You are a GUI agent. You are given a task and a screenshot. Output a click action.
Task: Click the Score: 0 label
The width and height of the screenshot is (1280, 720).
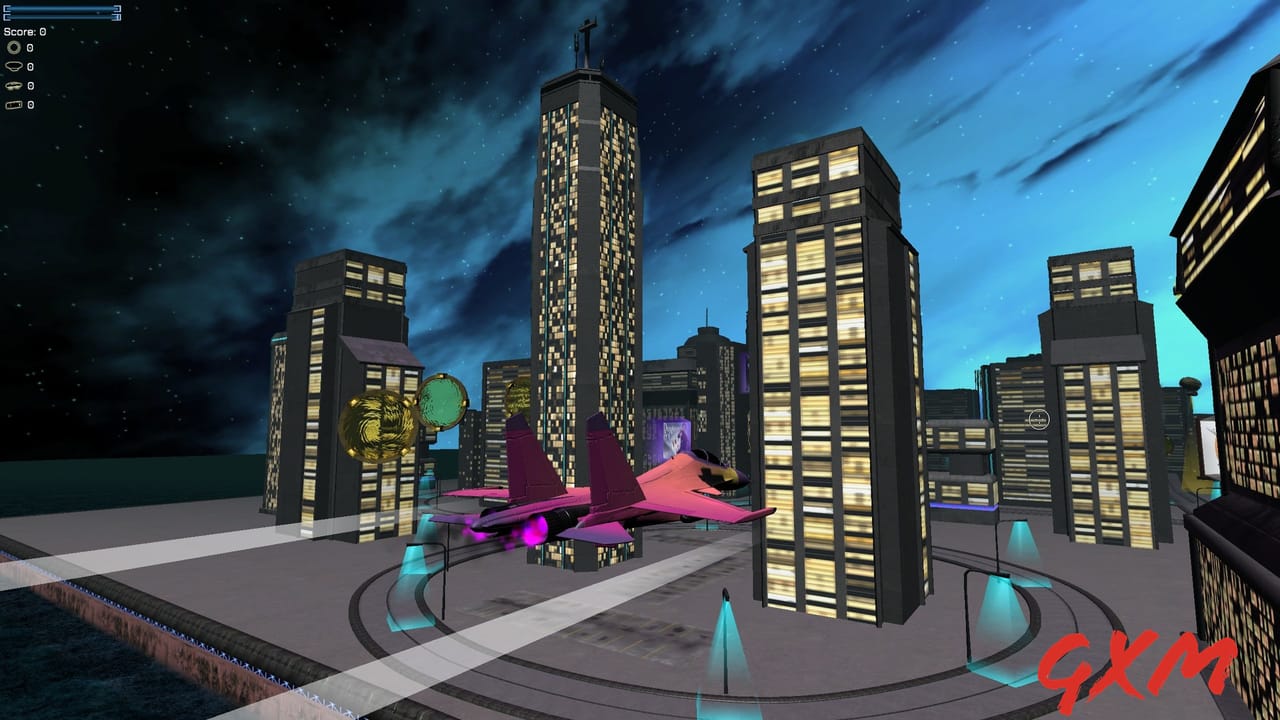24,31
